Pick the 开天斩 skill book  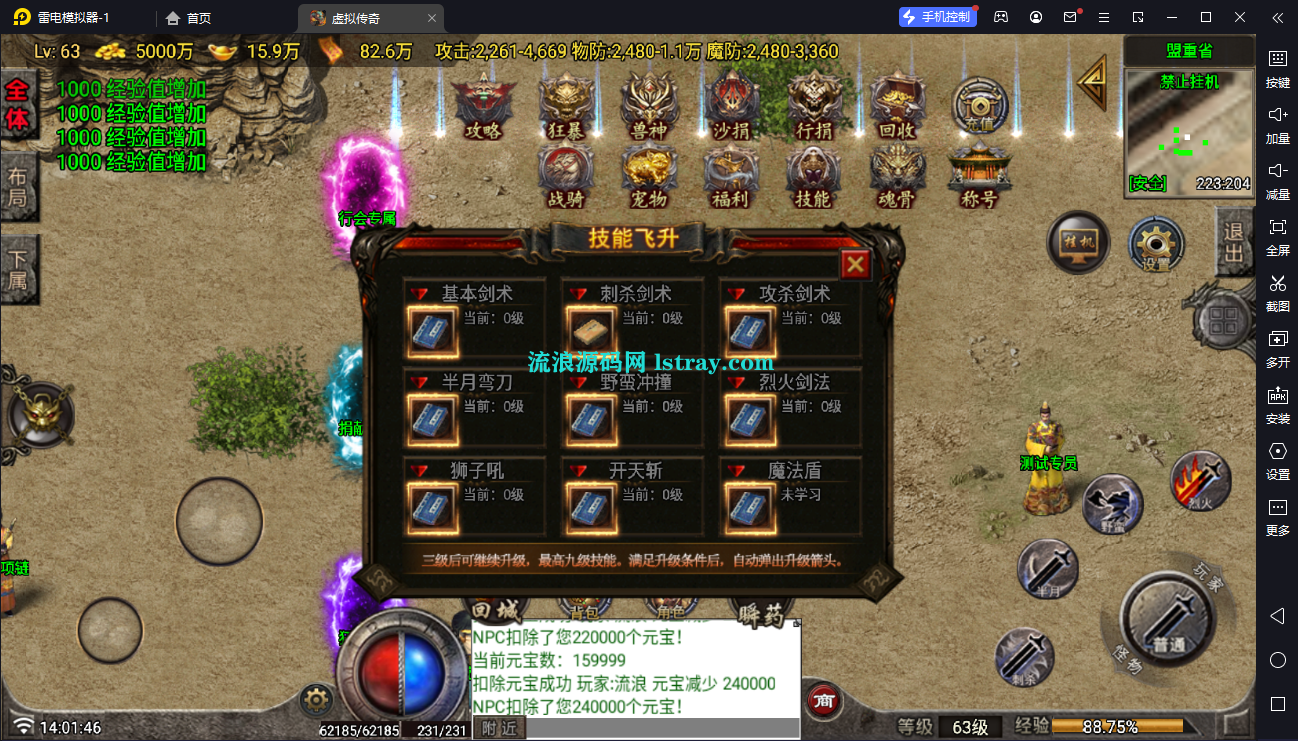click(x=591, y=507)
